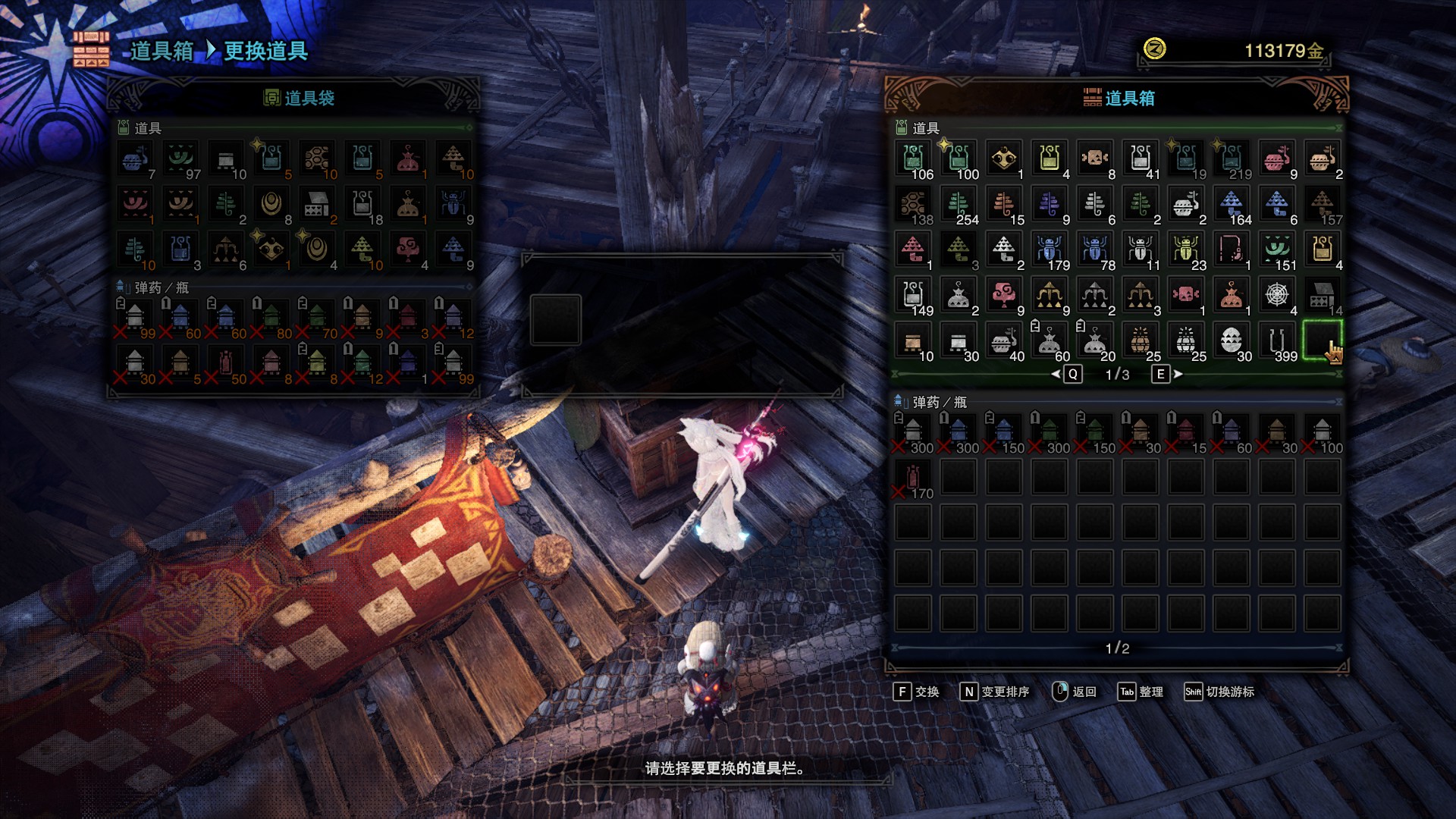
Task: Choose the green nulberry stack of 97 in pouch
Action: point(180,160)
